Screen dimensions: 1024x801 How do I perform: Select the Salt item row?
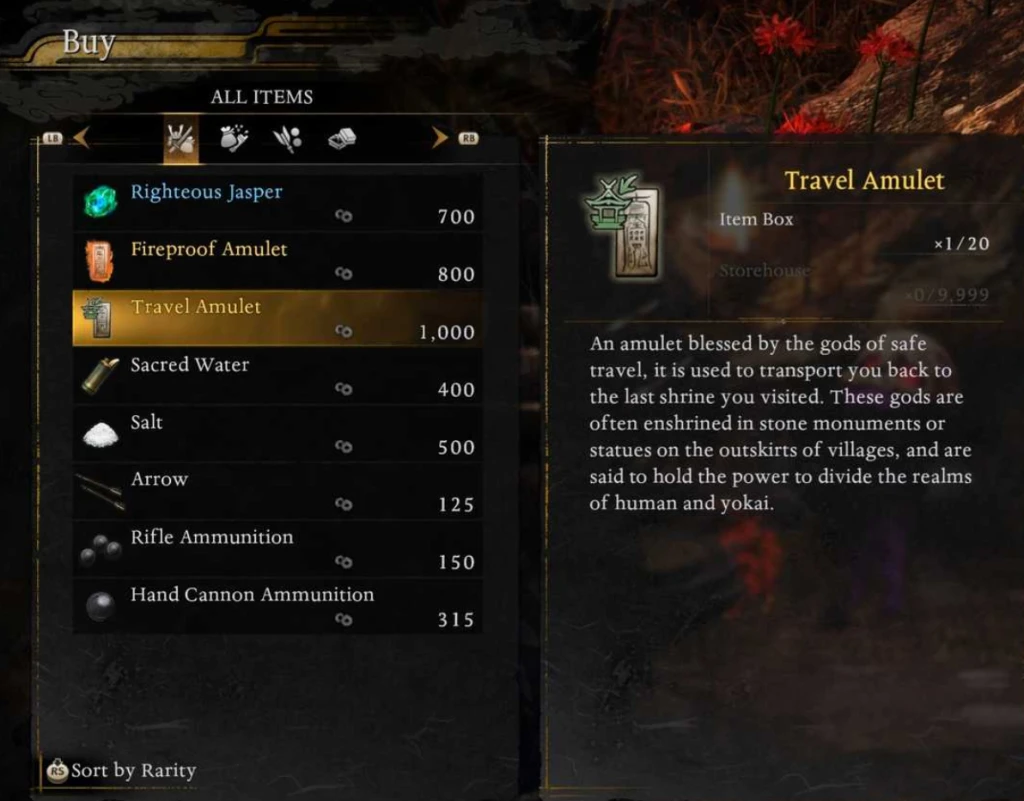(277, 433)
